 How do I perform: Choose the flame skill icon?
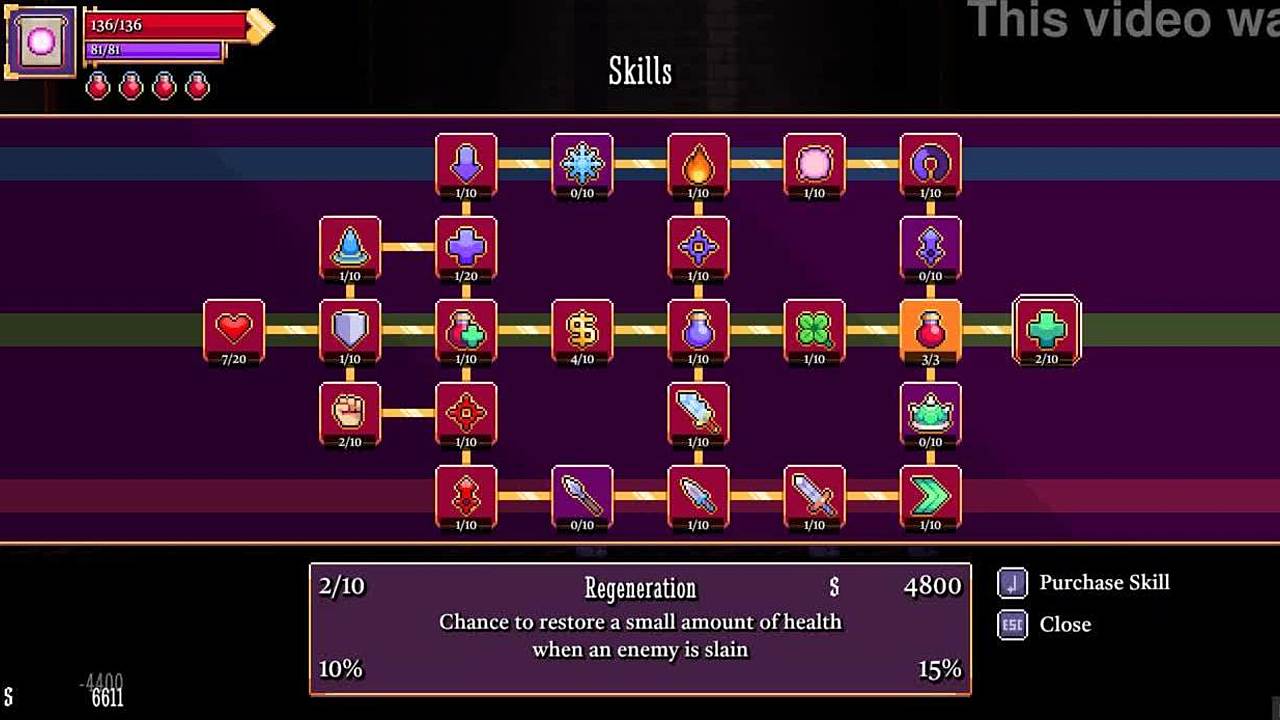(x=698, y=163)
